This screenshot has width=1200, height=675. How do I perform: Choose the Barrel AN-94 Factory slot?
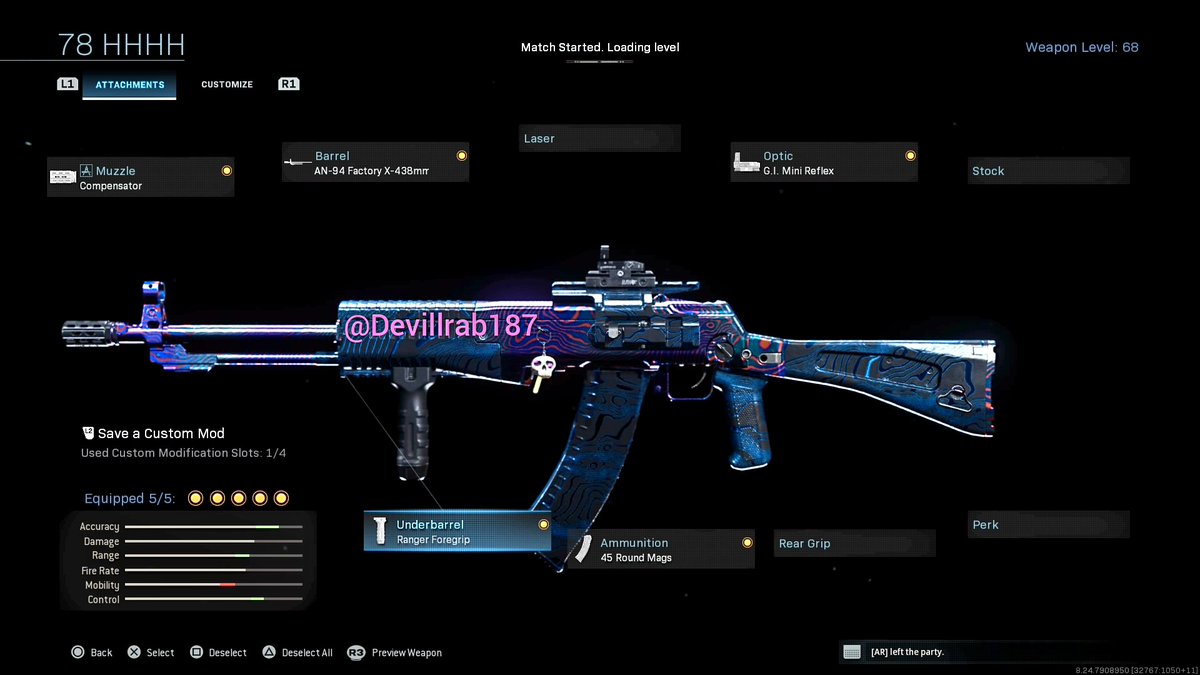(x=376, y=163)
